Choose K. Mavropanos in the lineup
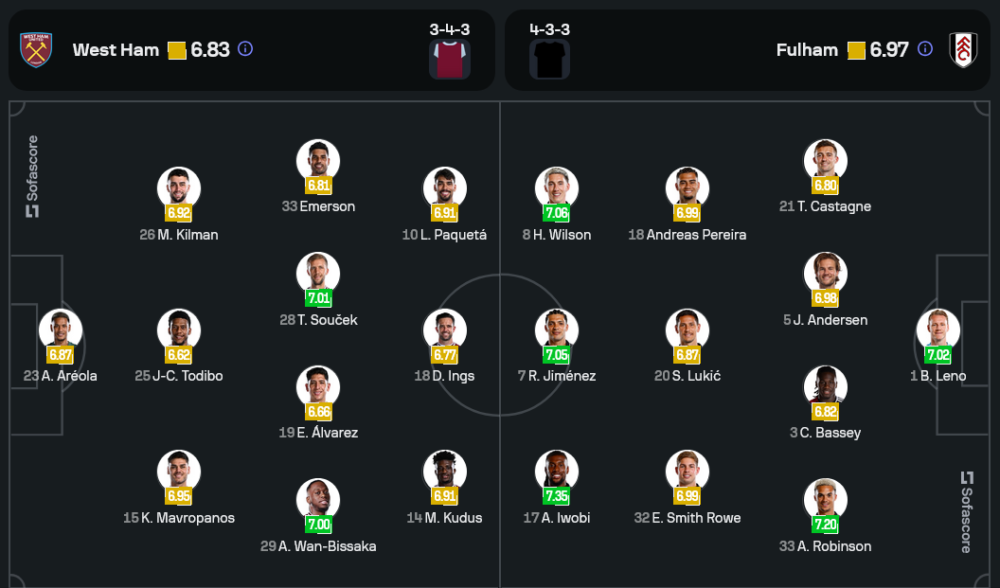The width and height of the screenshot is (1000, 588). pos(179,473)
